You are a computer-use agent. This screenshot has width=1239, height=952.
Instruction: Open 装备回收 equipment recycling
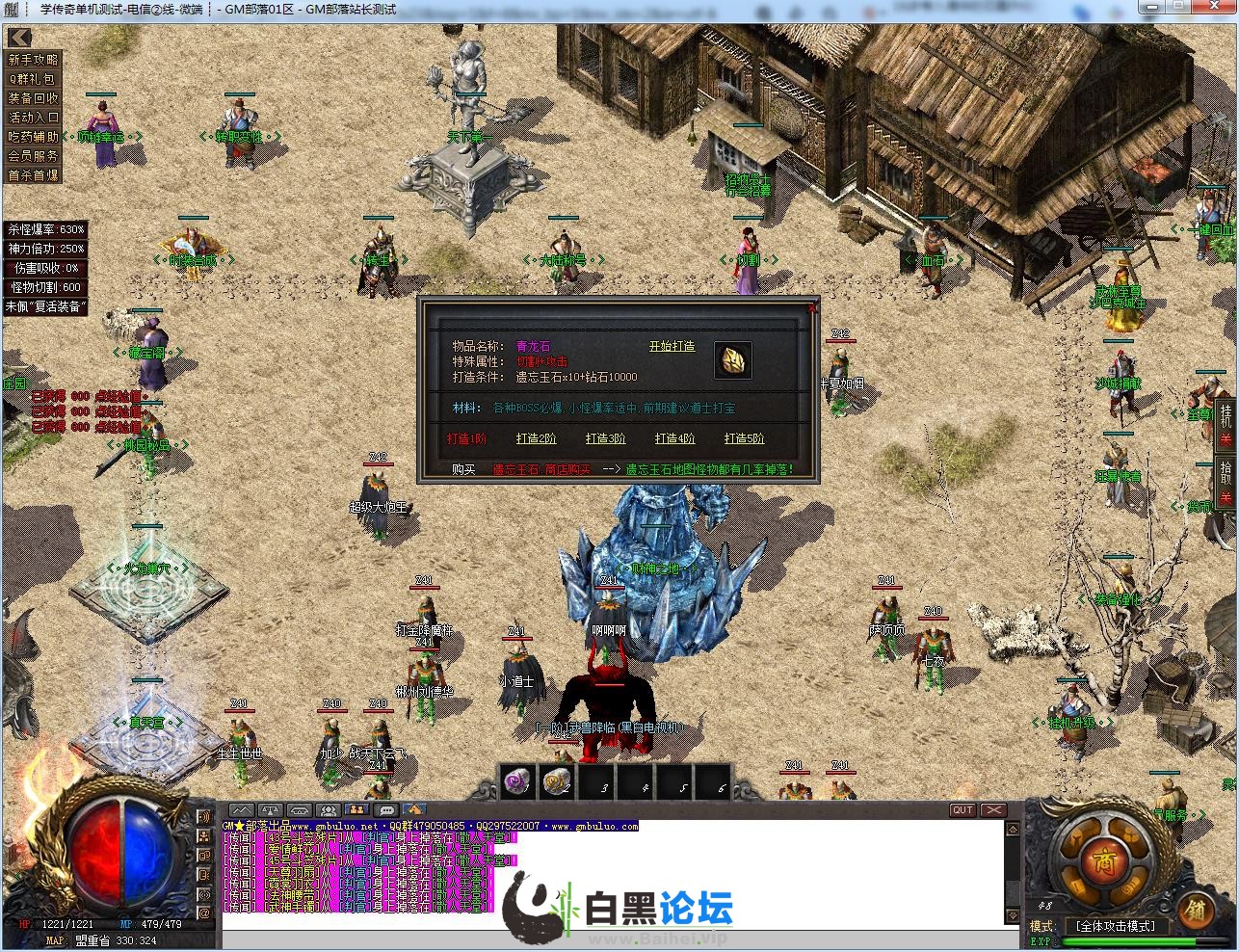(34, 98)
